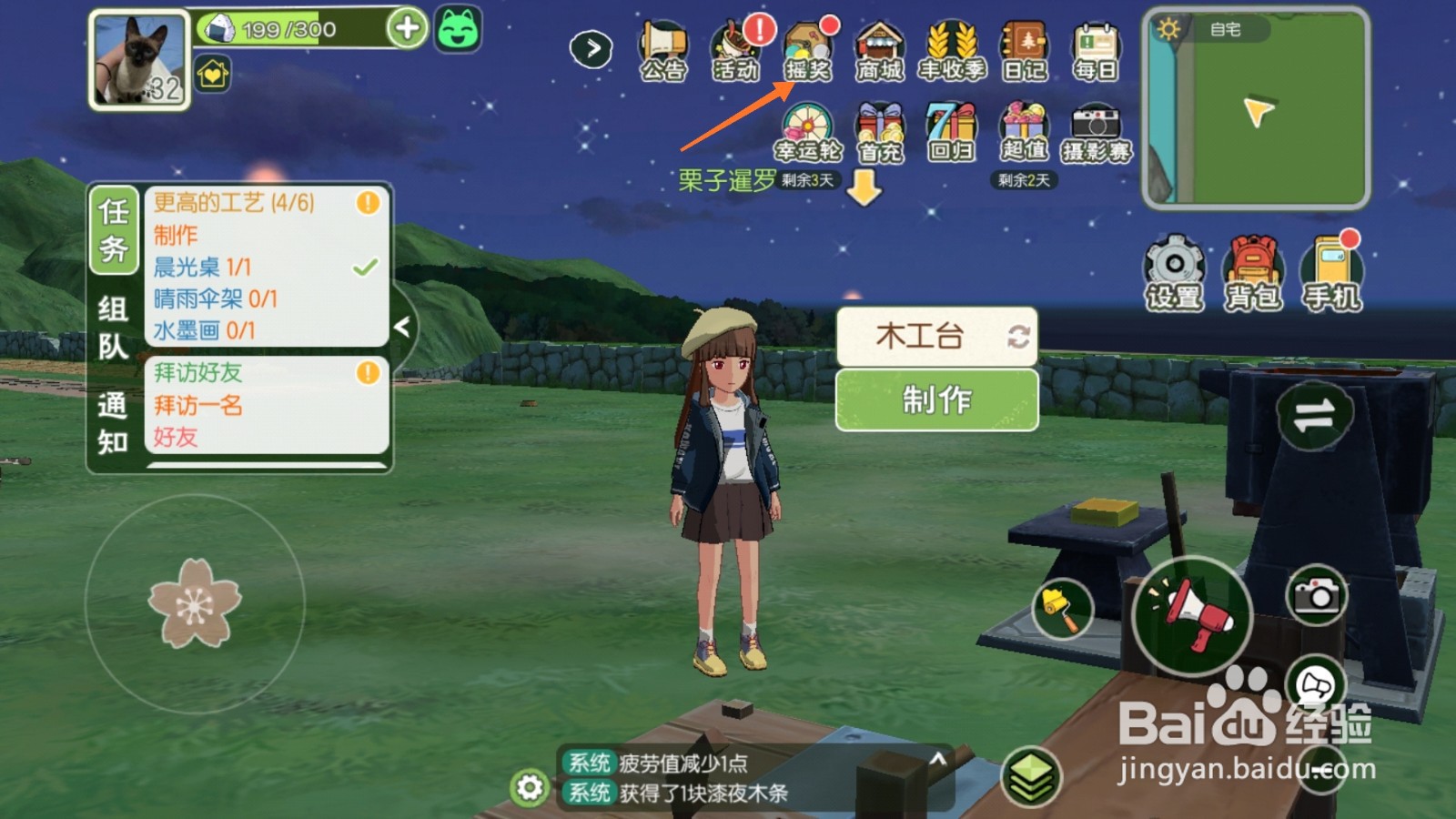Collapse the task panel with left chevron
The width and height of the screenshot is (1456, 819).
pyautogui.click(x=403, y=328)
